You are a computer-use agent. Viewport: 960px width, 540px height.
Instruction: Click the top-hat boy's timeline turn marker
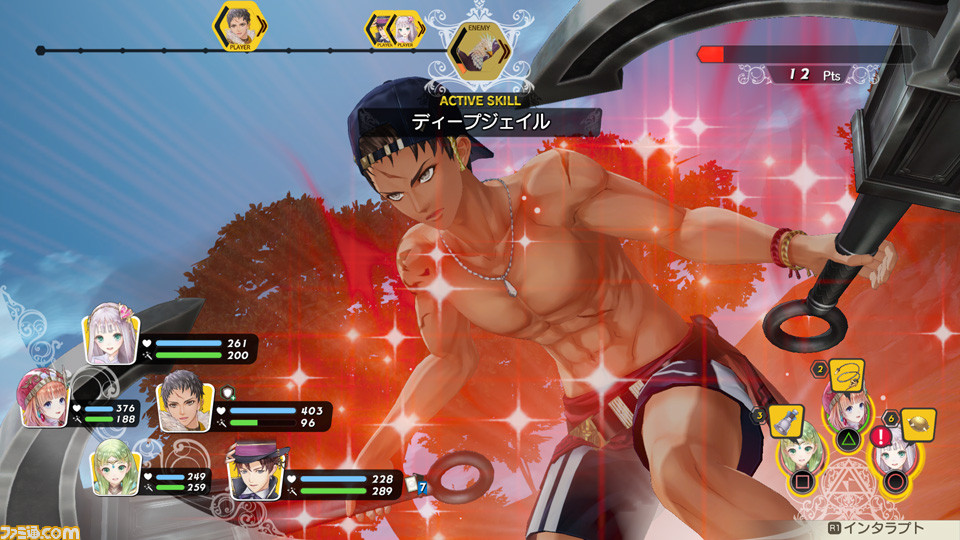tap(382, 30)
